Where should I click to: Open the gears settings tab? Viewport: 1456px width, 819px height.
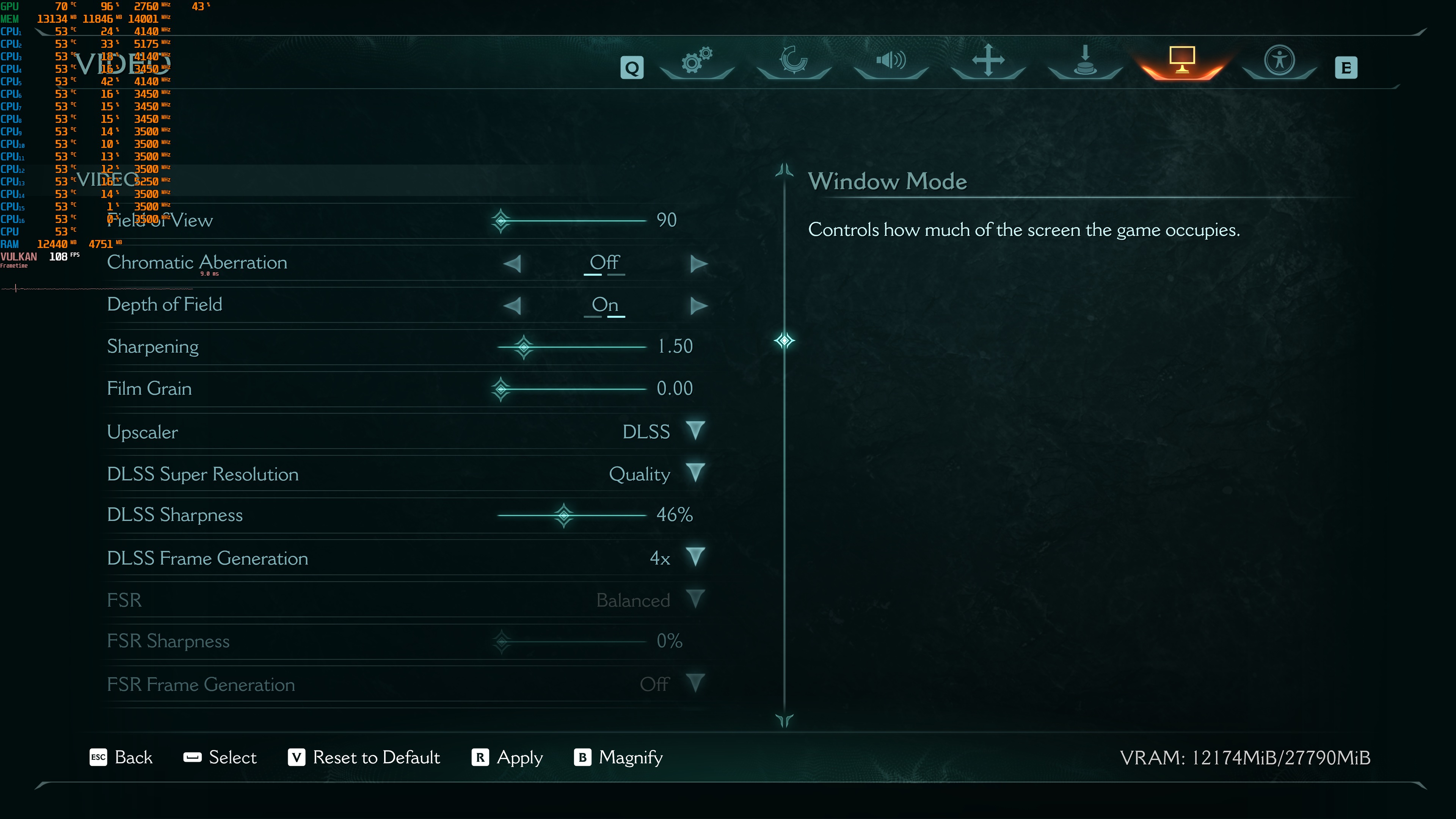[697, 61]
